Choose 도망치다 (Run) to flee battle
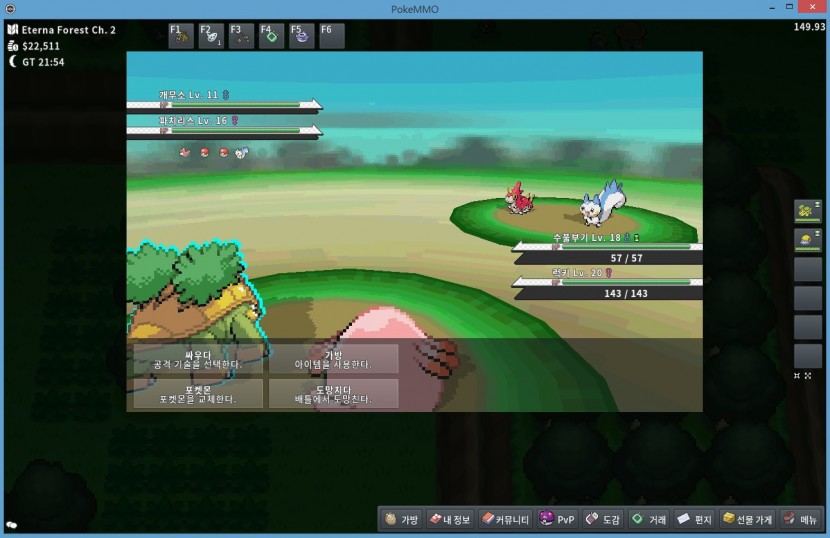 click(333, 393)
